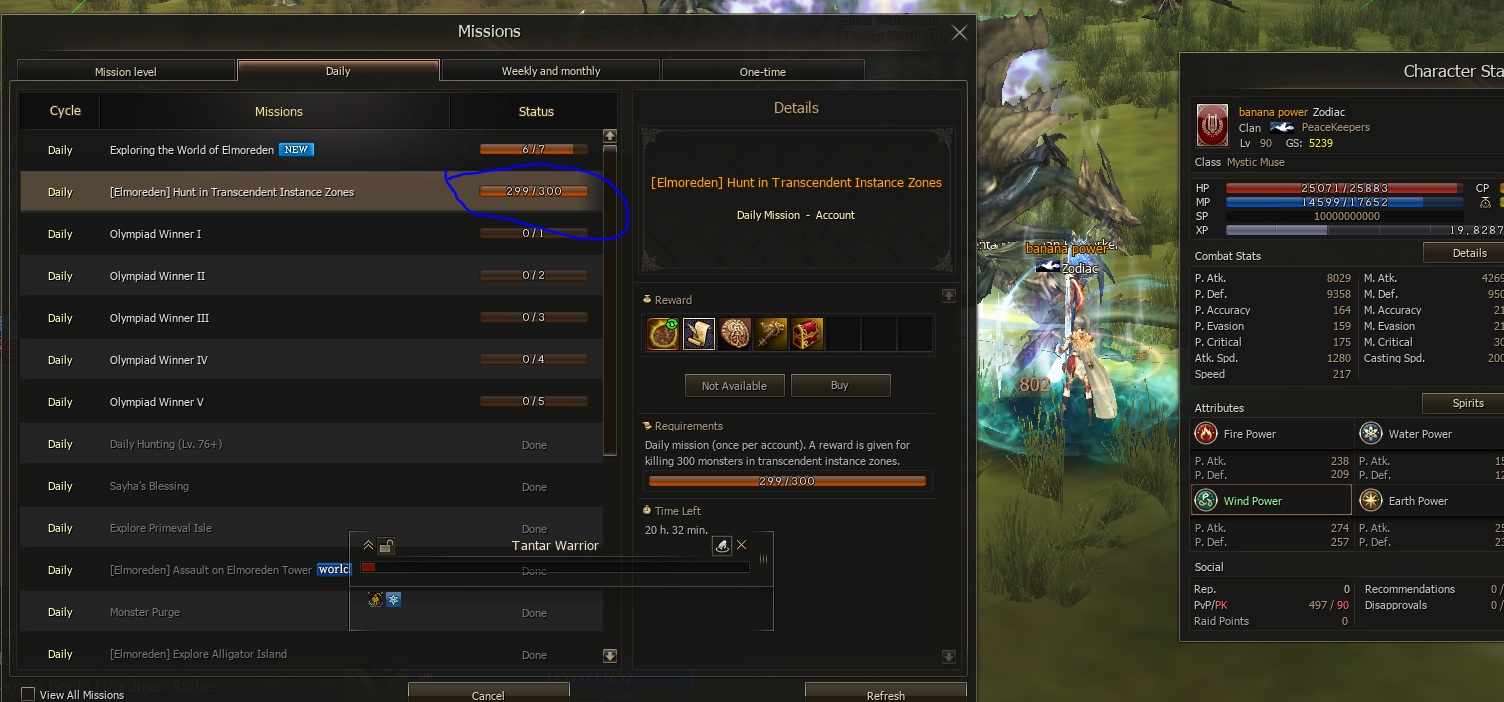
Task: Click the Buy reward button
Action: [x=840, y=386]
